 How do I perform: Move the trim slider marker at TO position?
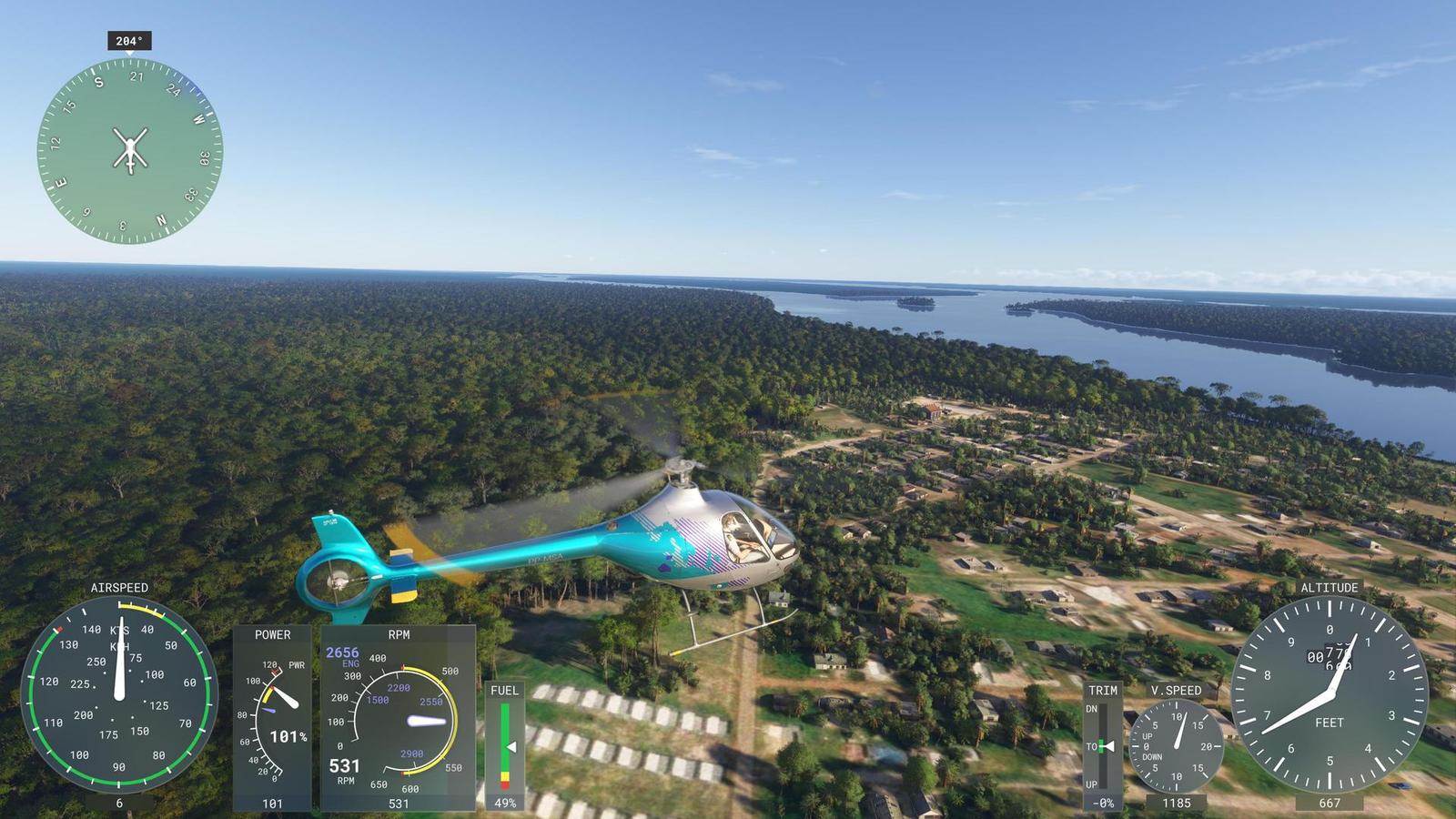point(1104,746)
